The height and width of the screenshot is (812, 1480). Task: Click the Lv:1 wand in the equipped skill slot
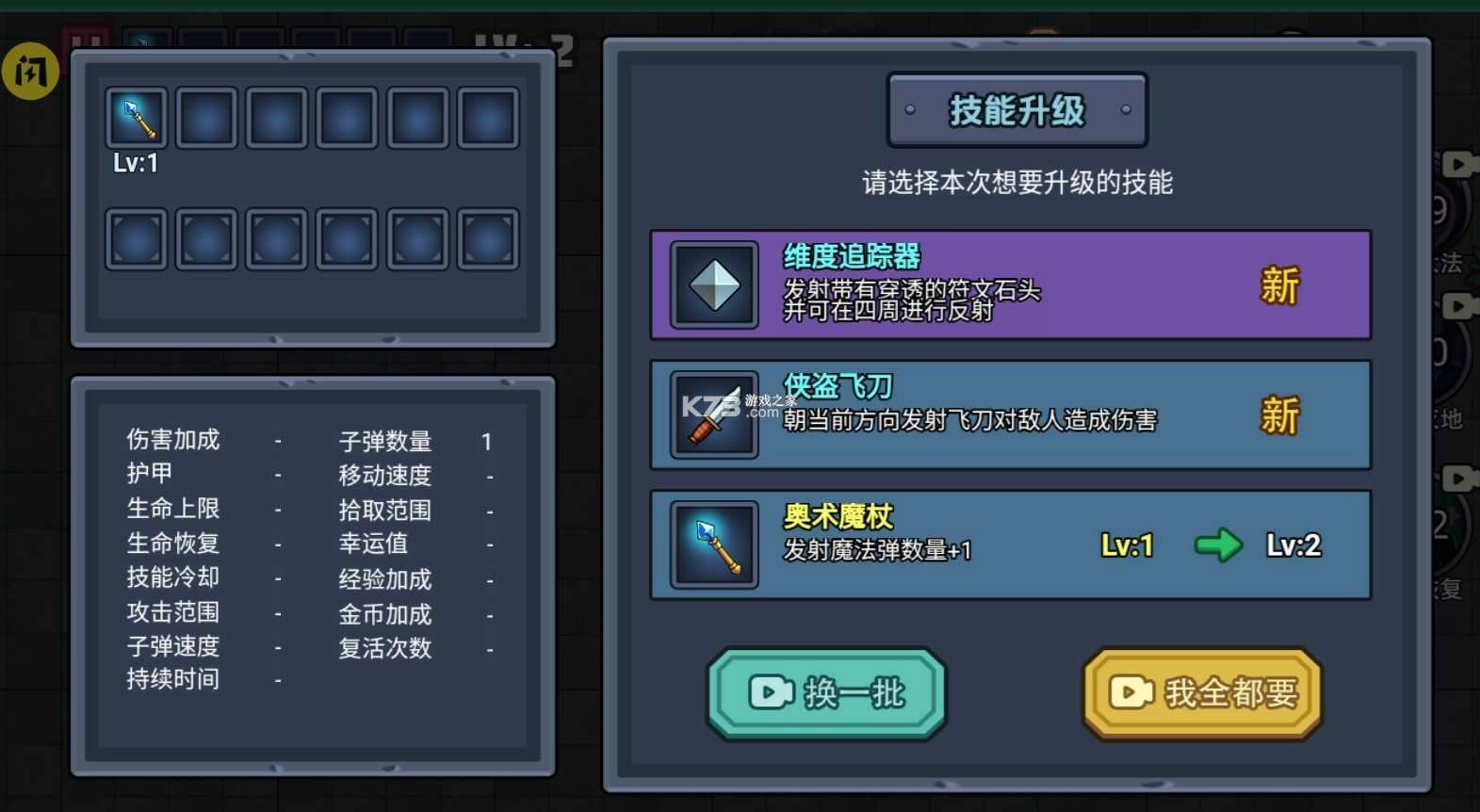pos(136,117)
